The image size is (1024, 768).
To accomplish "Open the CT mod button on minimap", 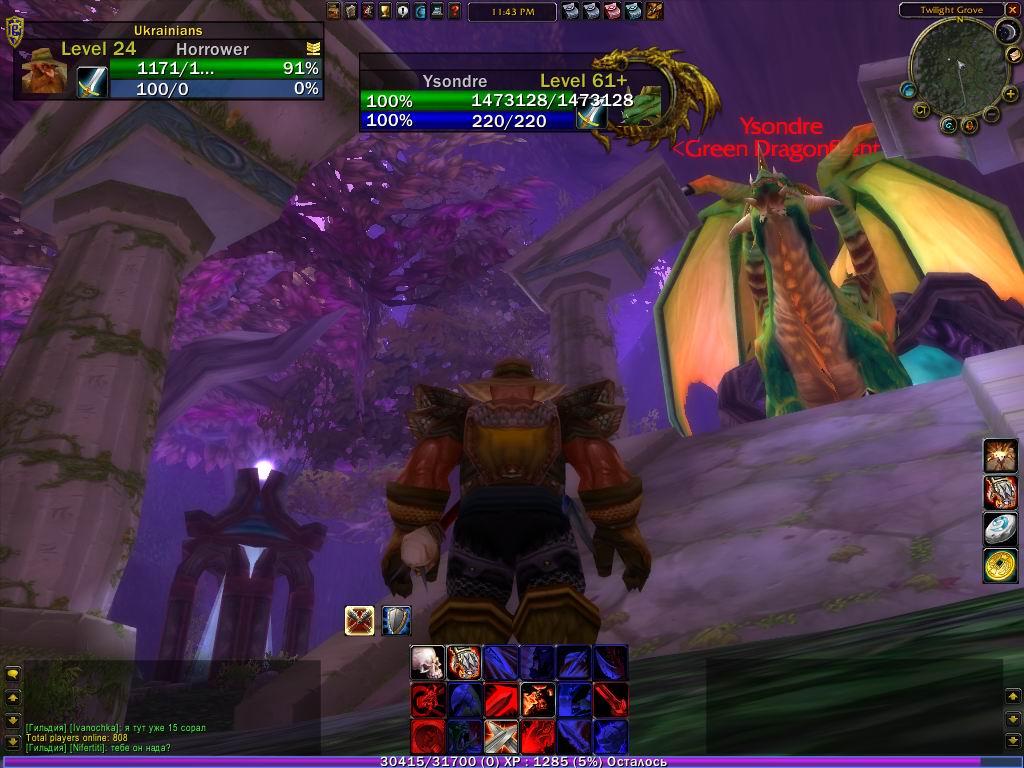I will coord(921,110).
